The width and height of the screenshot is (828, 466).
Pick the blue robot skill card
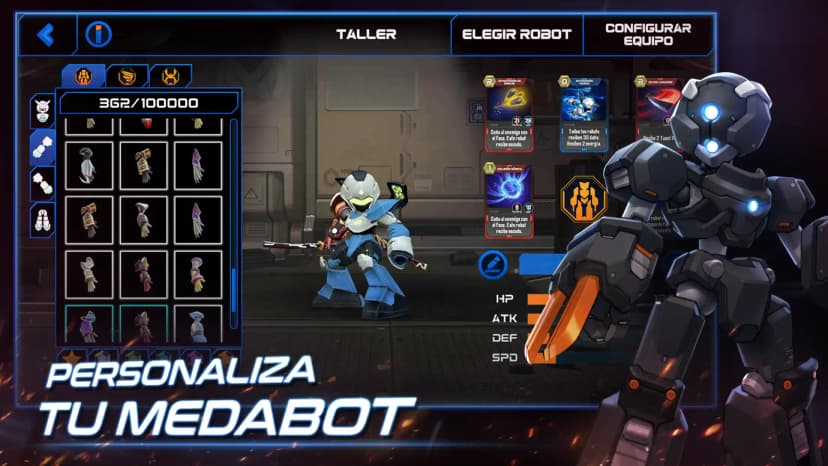(x=583, y=113)
